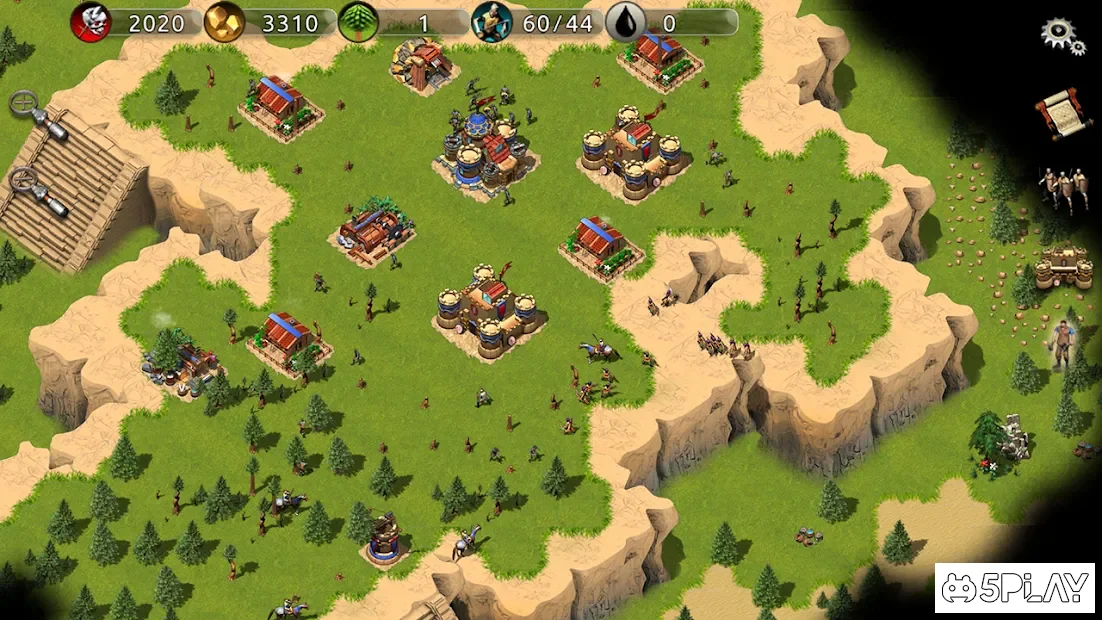Click the 5Play watermark logo
The height and width of the screenshot is (620, 1102).
(1014, 588)
